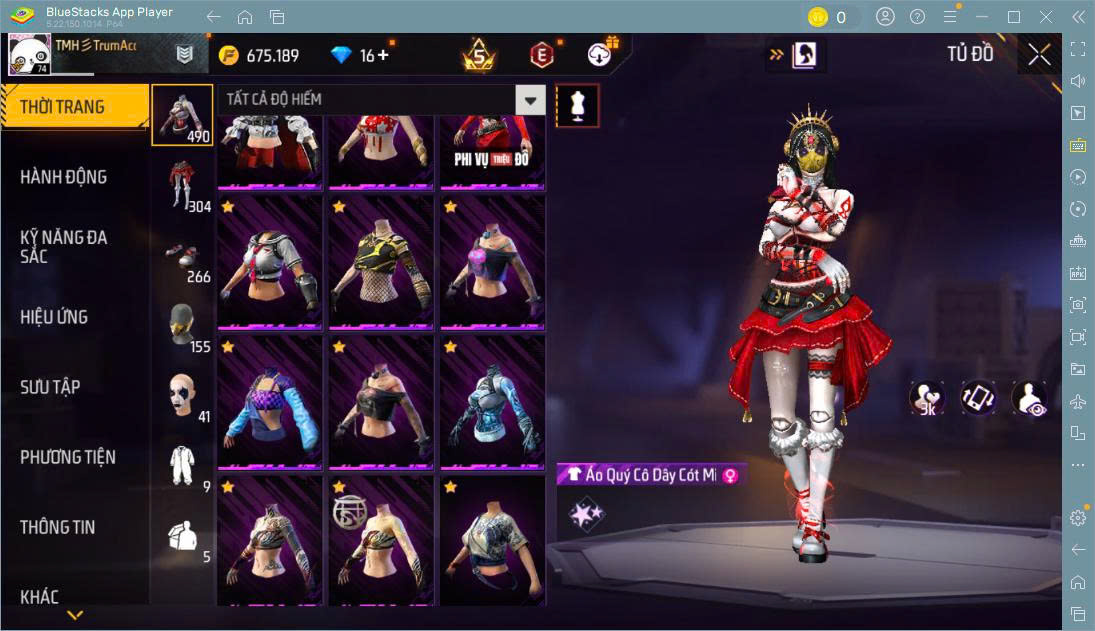The image size is (1095, 631).
Task: Open the HIỆU ỨNG section
Action: 55,317
